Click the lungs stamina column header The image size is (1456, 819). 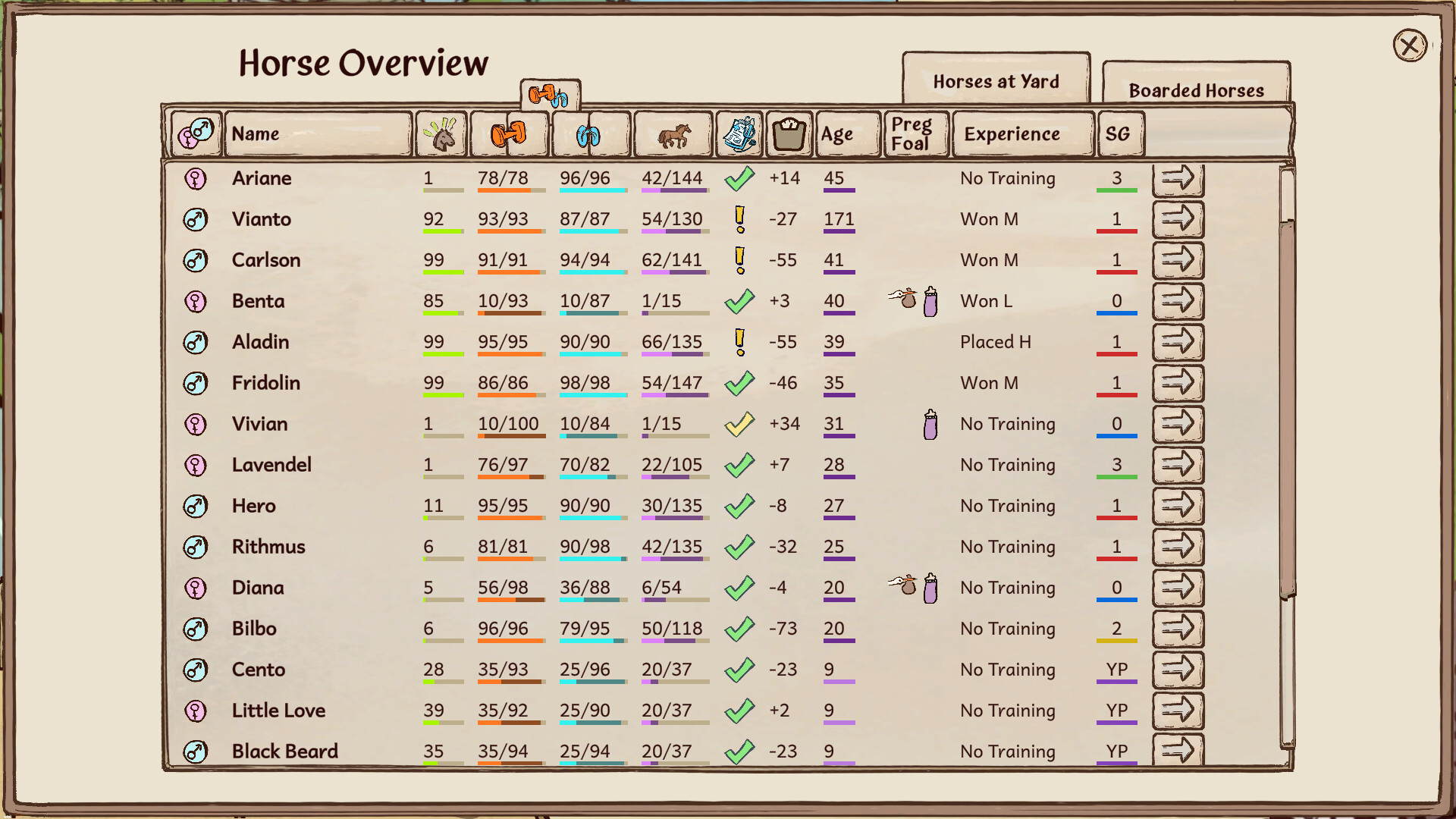point(590,133)
